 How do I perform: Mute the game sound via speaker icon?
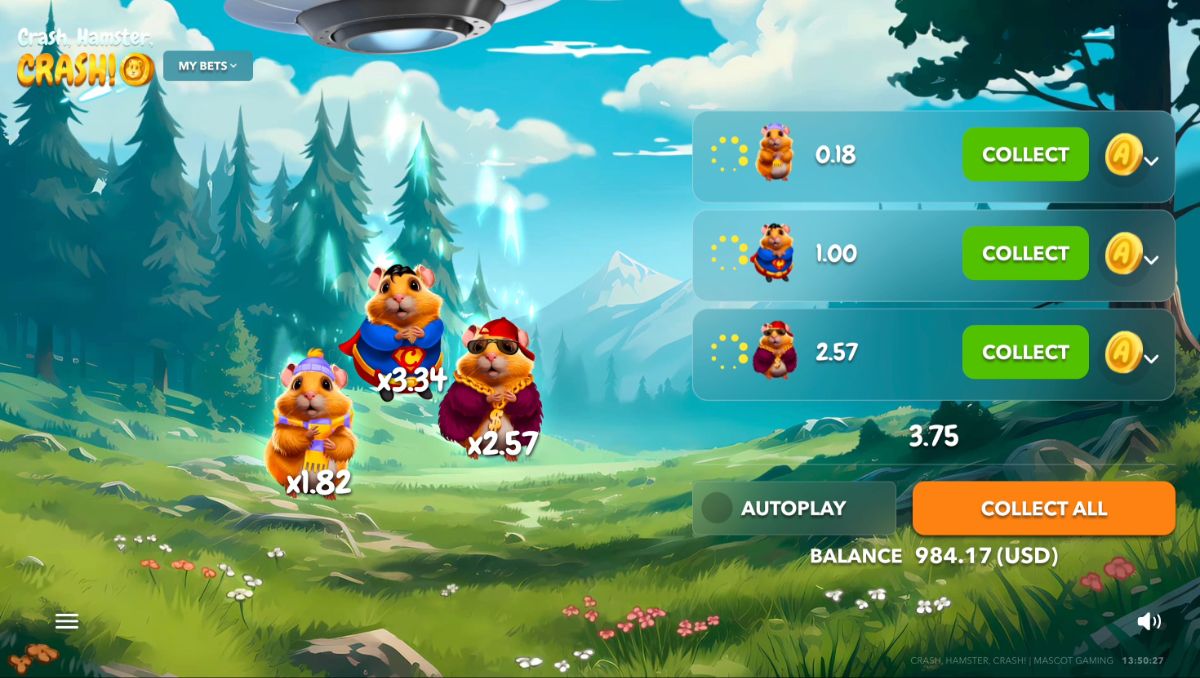click(x=1149, y=621)
